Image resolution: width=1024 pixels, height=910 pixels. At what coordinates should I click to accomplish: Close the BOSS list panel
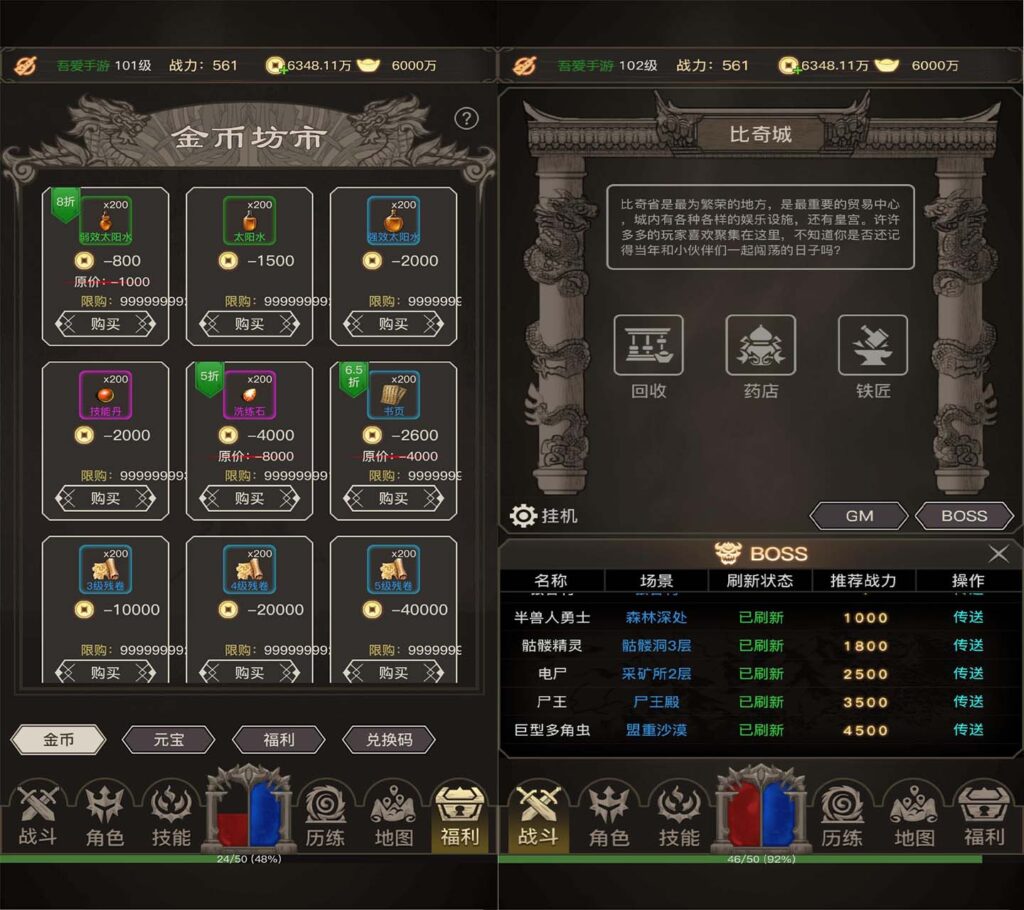point(998,554)
